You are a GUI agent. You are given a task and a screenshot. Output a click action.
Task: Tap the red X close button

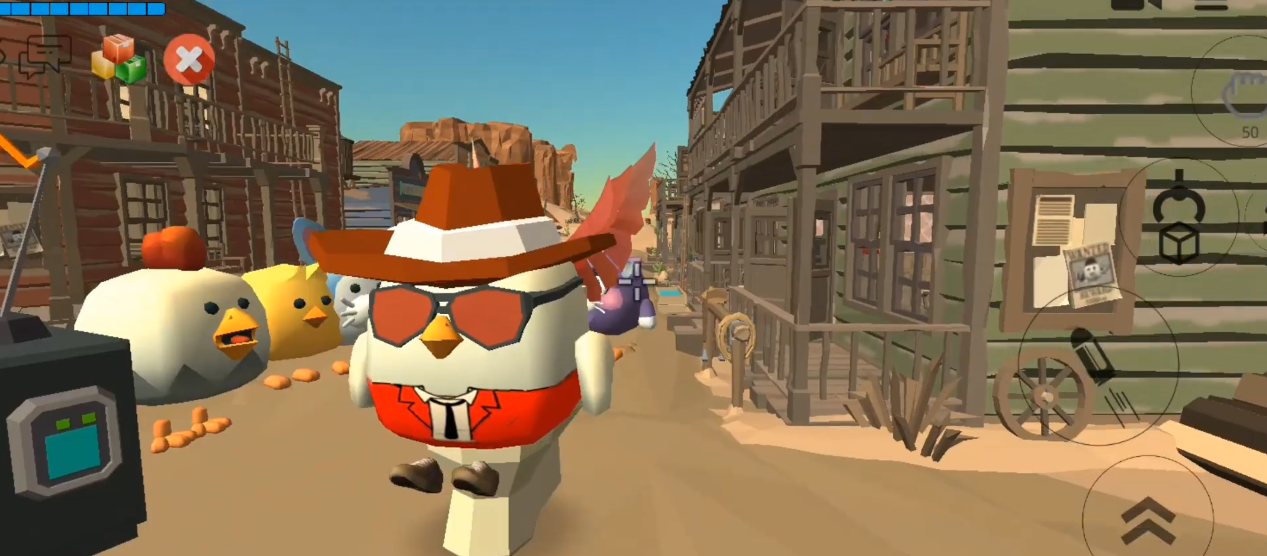click(x=188, y=60)
